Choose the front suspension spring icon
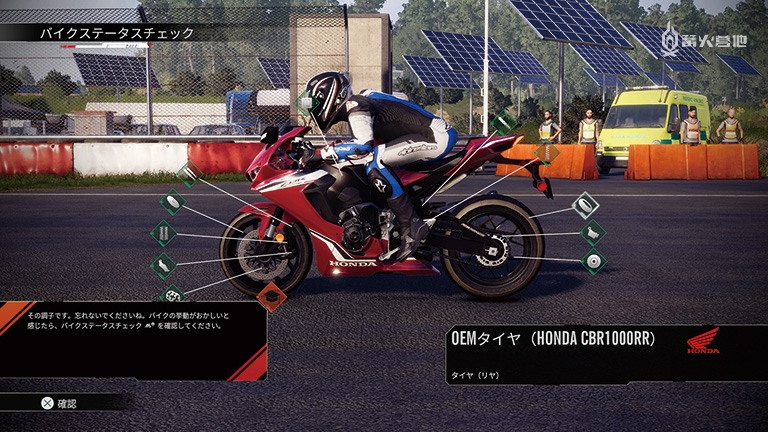Screen dimensions: 768x432 point(163,234)
